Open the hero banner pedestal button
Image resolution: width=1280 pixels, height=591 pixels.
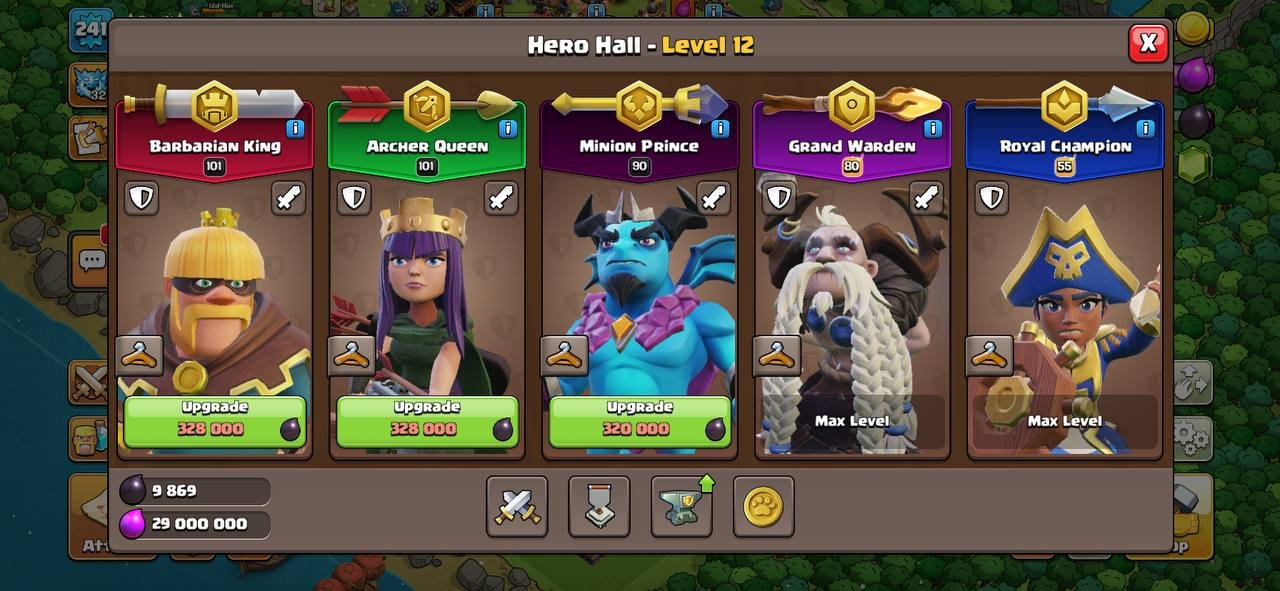(x=599, y=506)
